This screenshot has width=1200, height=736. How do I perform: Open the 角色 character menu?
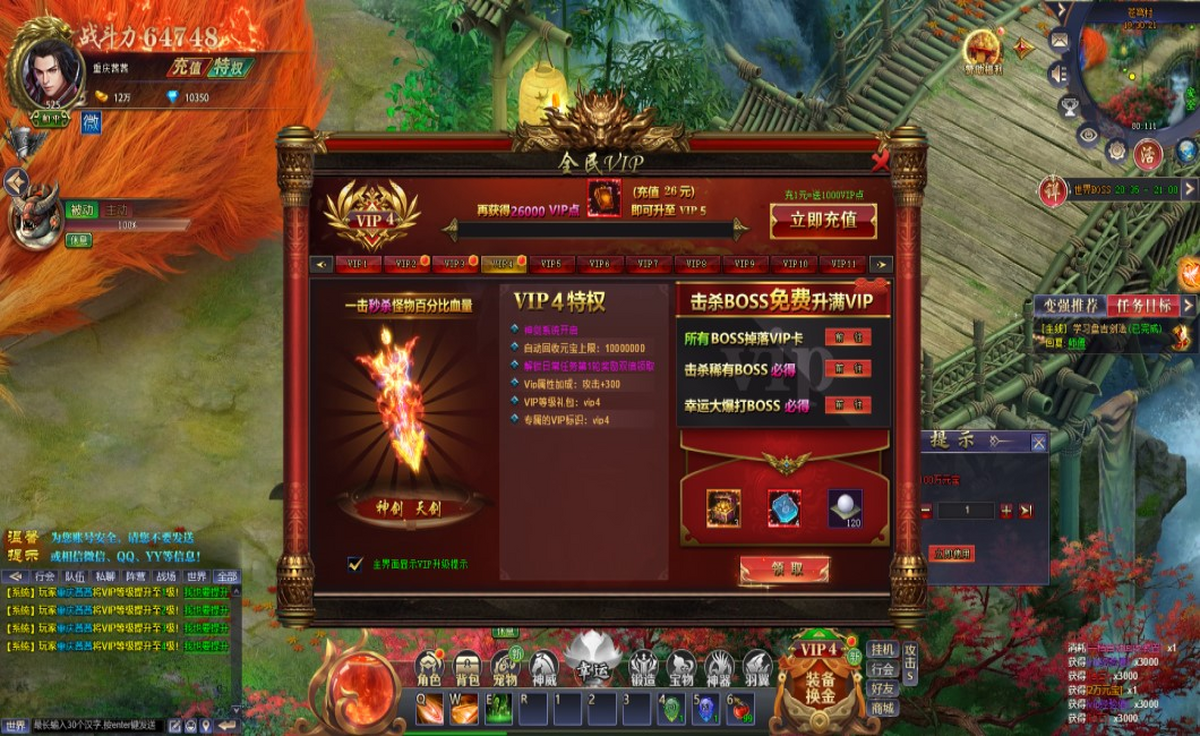[x=430, y=669]
